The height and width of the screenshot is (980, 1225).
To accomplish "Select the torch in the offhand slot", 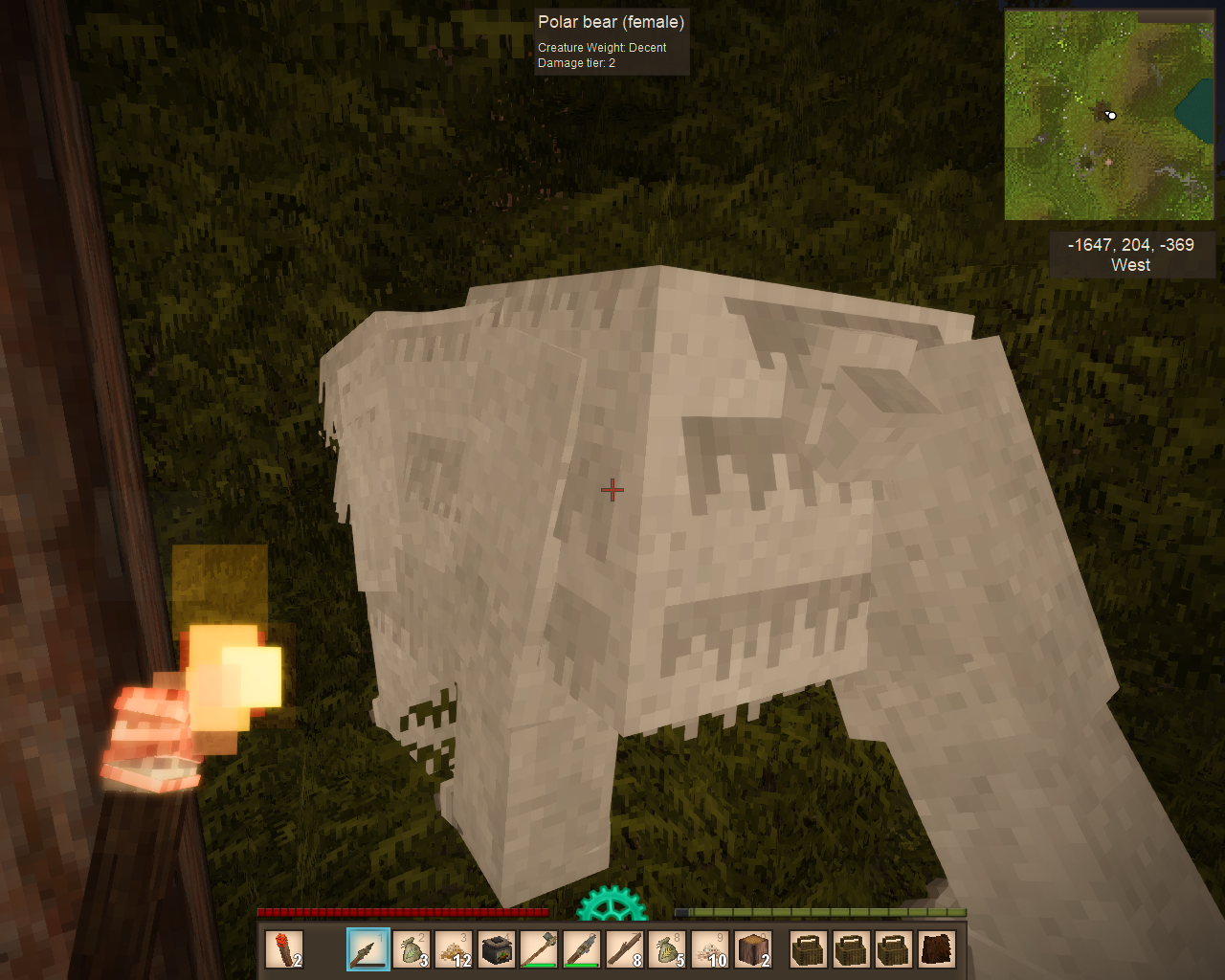I will (x=284, y=949).
